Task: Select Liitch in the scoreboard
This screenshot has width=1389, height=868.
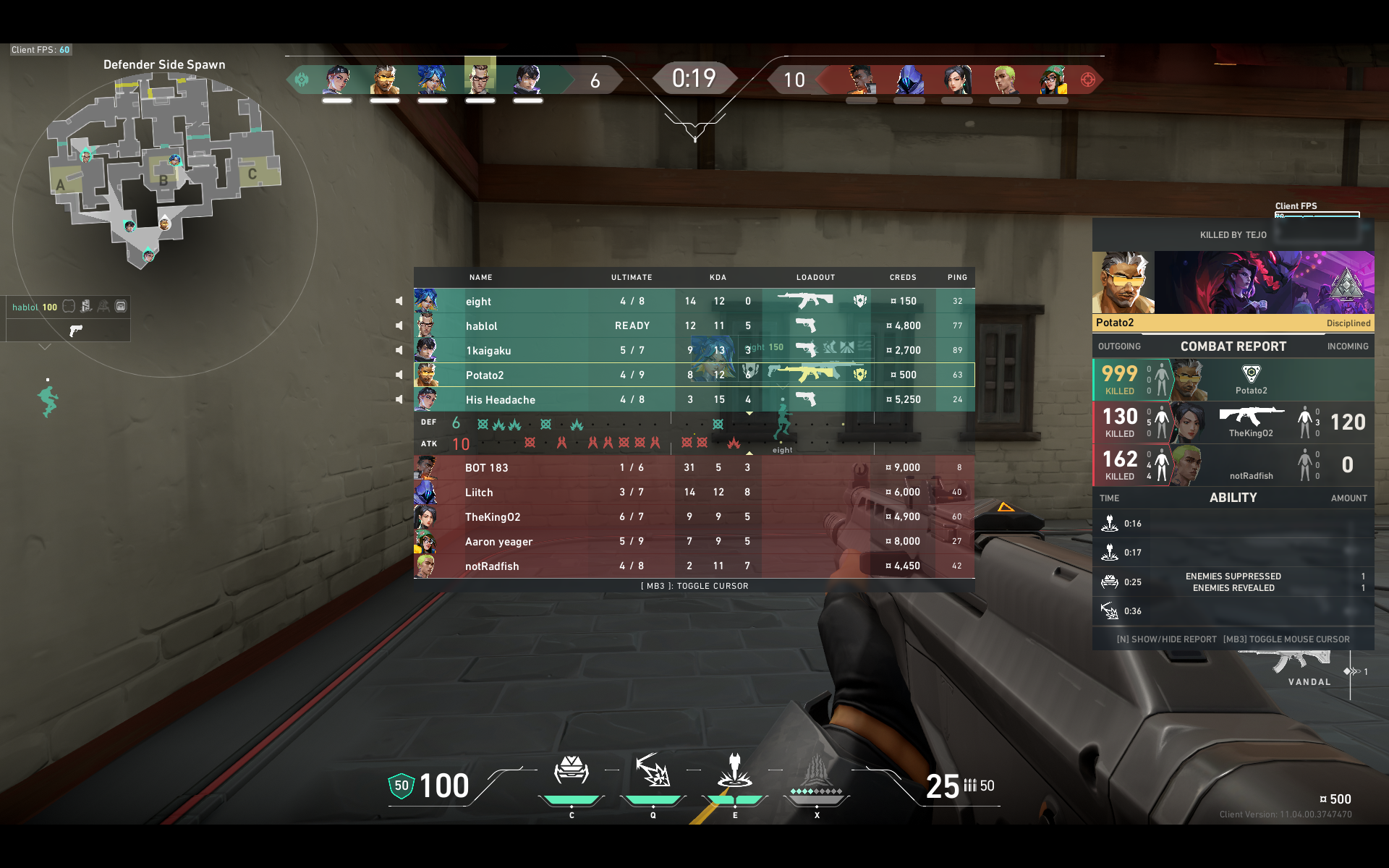Action: [x=693, y=493]
